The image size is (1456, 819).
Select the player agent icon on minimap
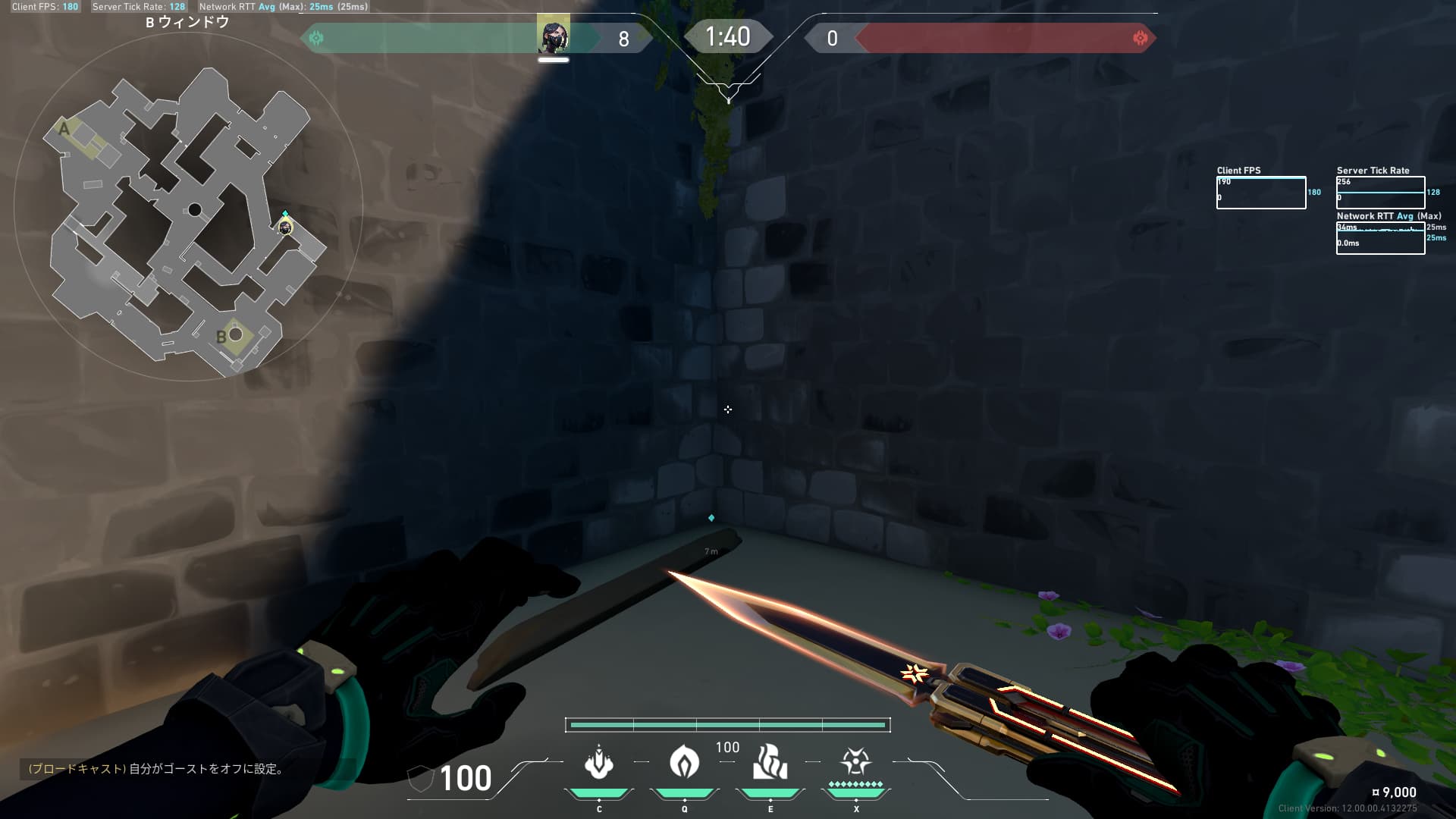285,227
